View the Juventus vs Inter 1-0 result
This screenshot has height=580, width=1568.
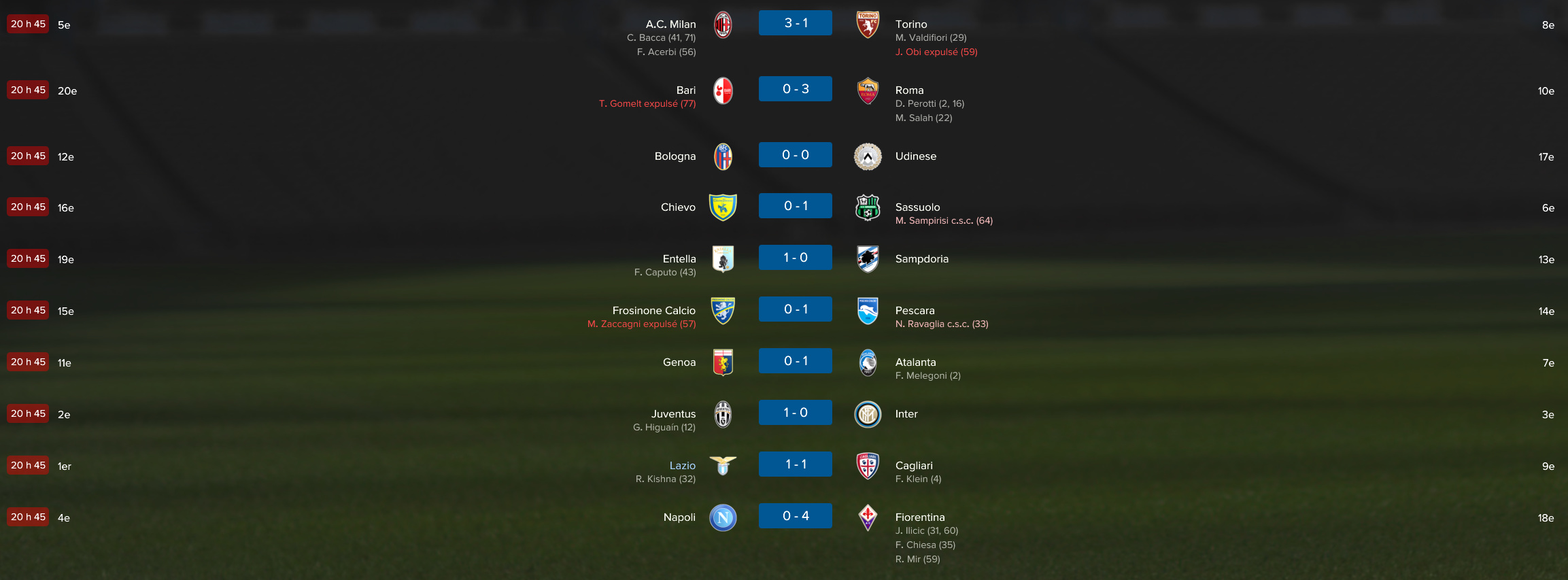(795, 413)
